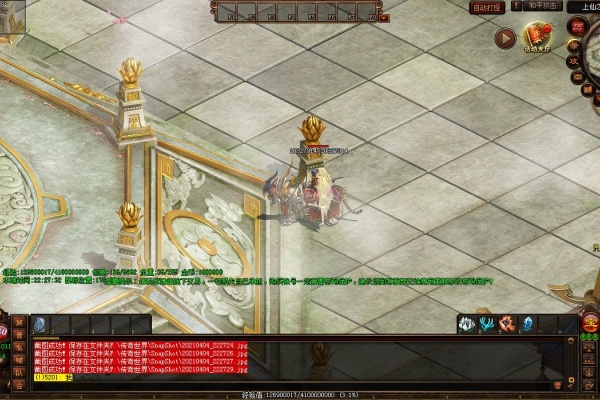Open the red 宝 treasure orb button
This screenshot has height=400, width=600.
(591, 323)
